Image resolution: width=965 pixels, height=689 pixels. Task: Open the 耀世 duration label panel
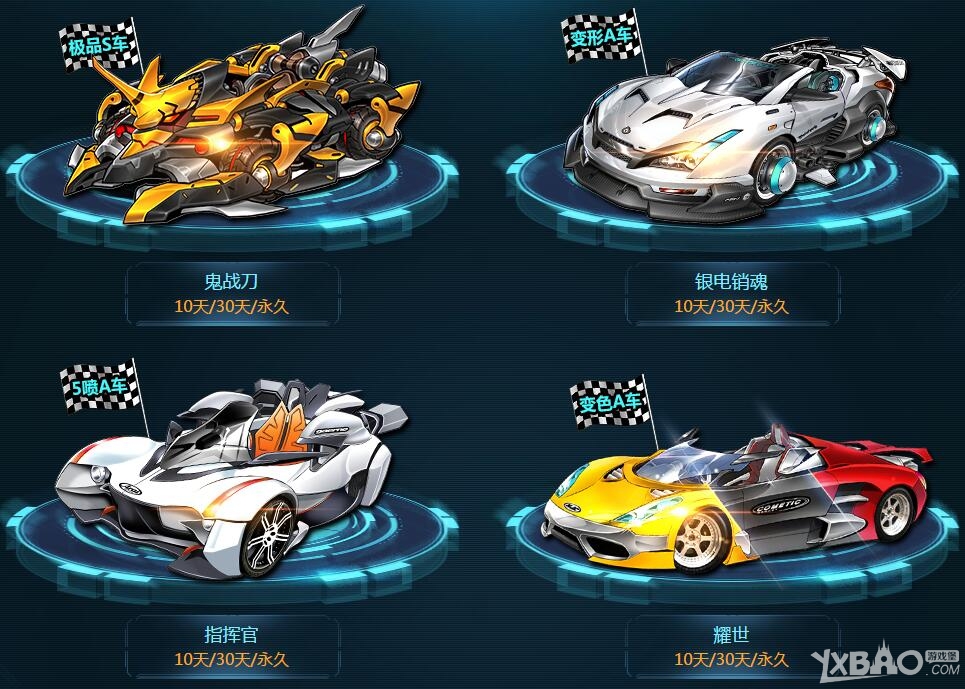(x=731, y=646)
